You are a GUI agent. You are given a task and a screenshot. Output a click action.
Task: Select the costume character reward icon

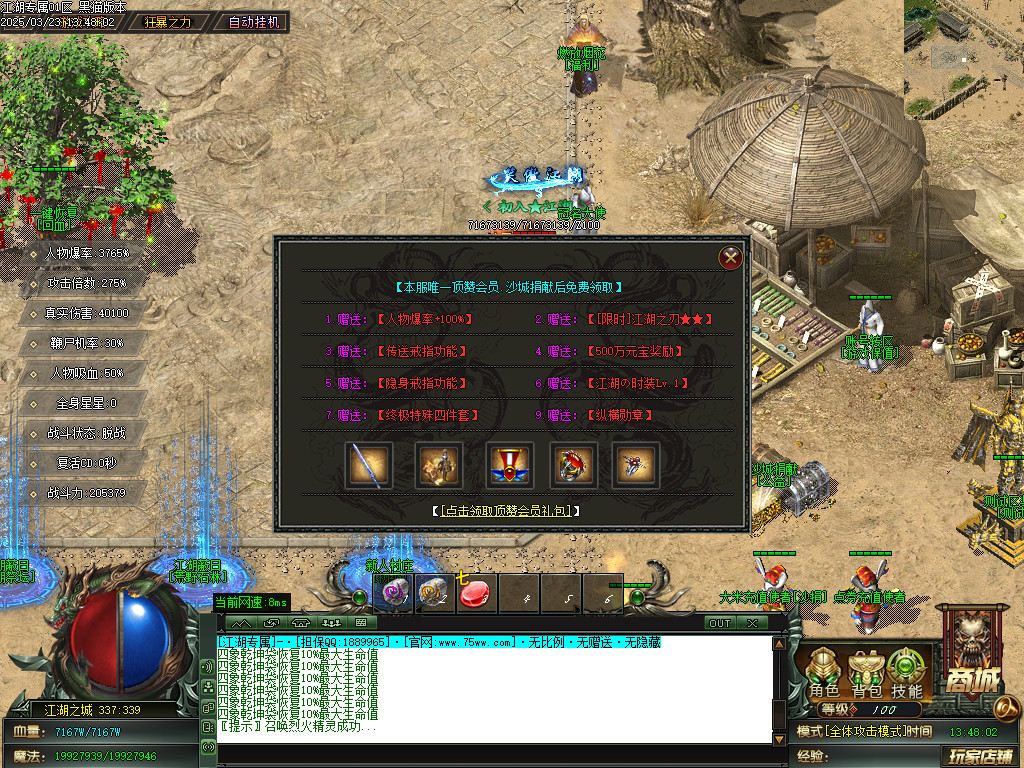click(434, 464)
